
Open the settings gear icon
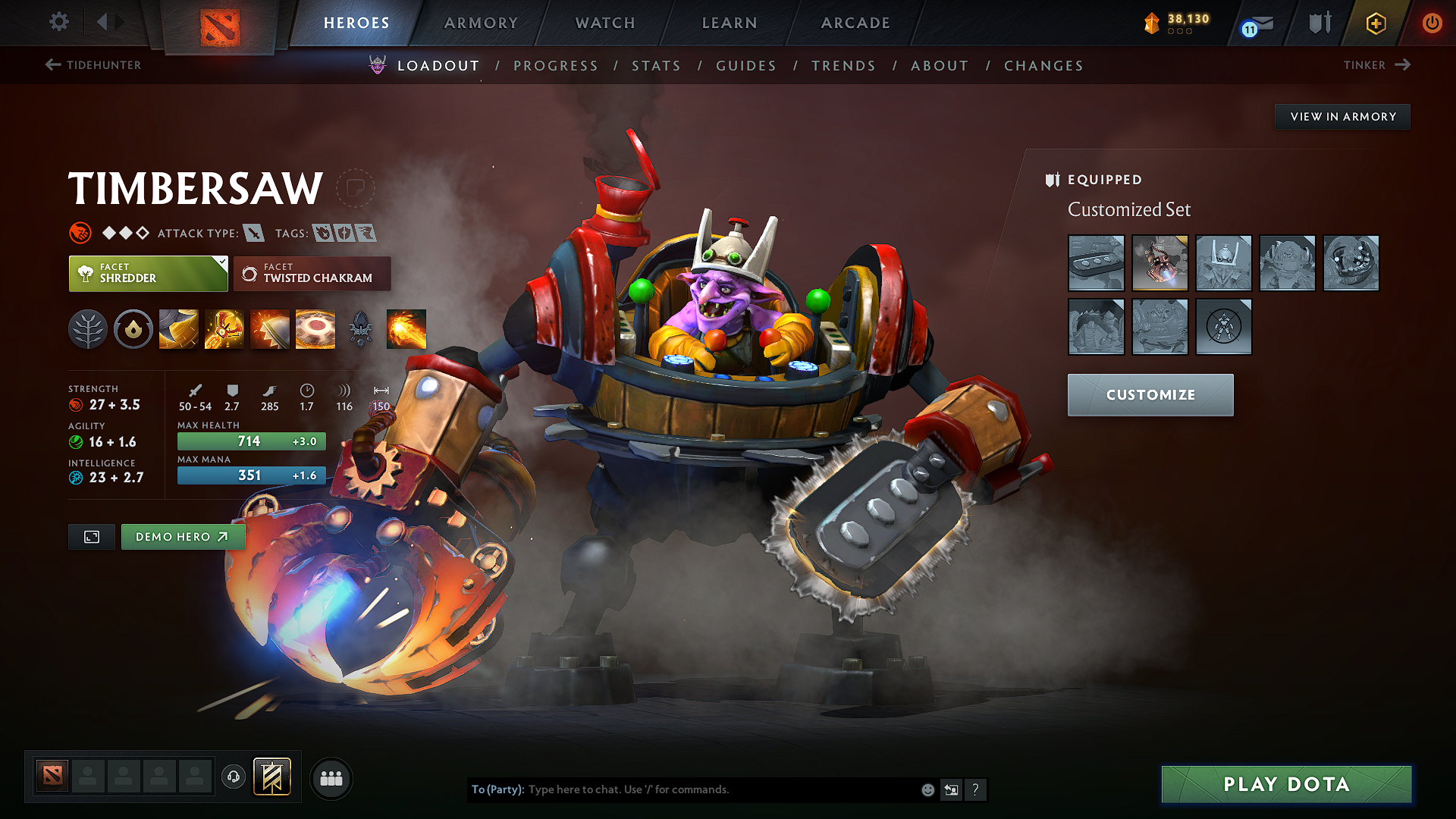pyautogui.click(x=58, y=22)
